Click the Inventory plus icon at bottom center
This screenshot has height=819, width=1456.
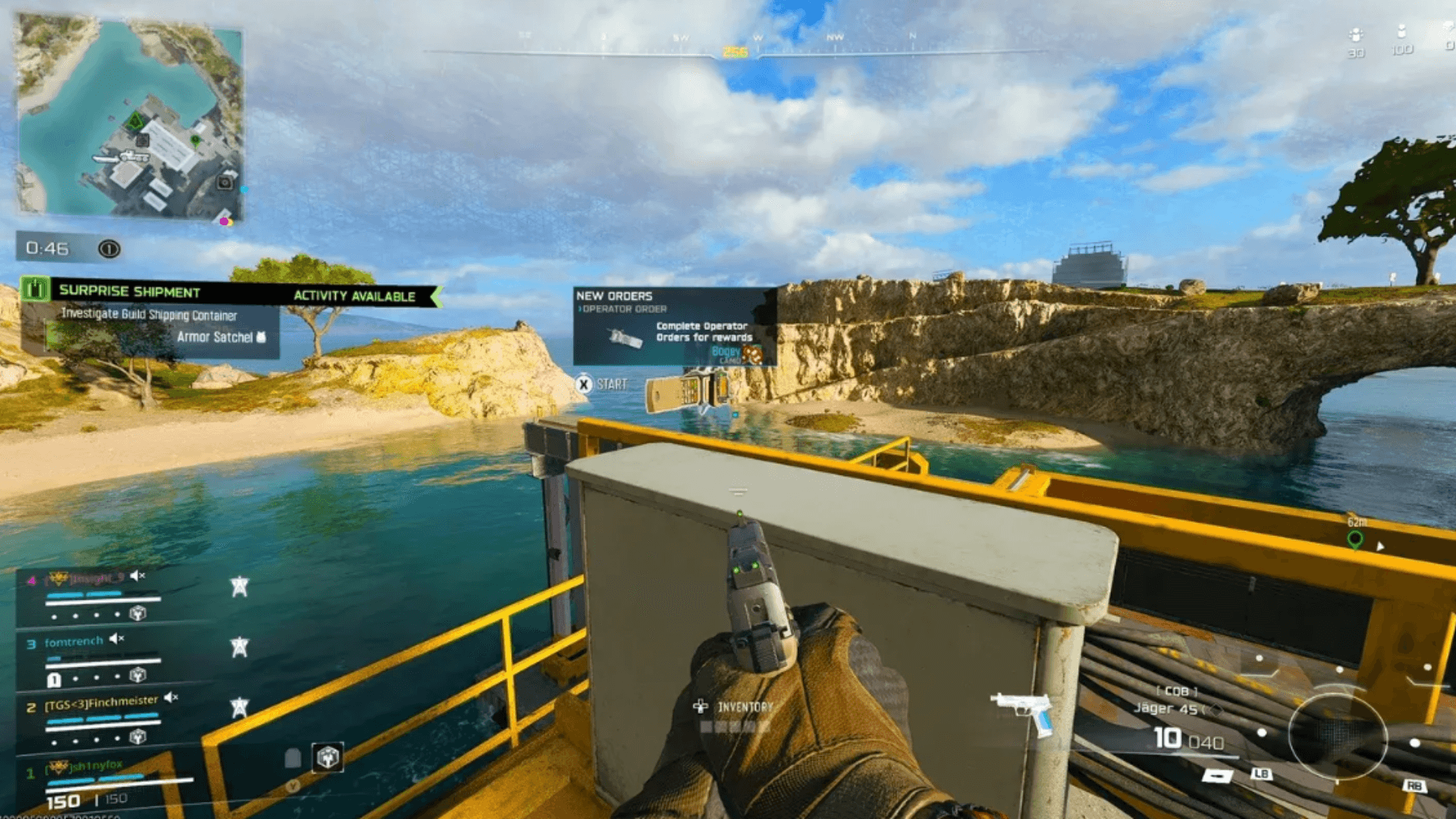coord(701,706)
